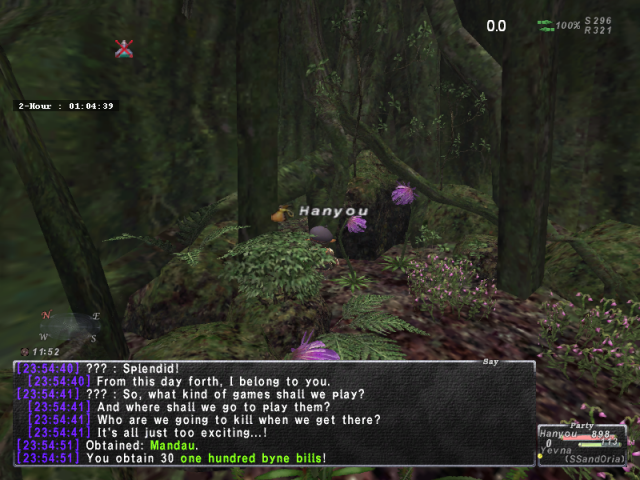Select Yevna in the party list
The height and width of the screenshot is (480, 640).
[x=558, y=448]
